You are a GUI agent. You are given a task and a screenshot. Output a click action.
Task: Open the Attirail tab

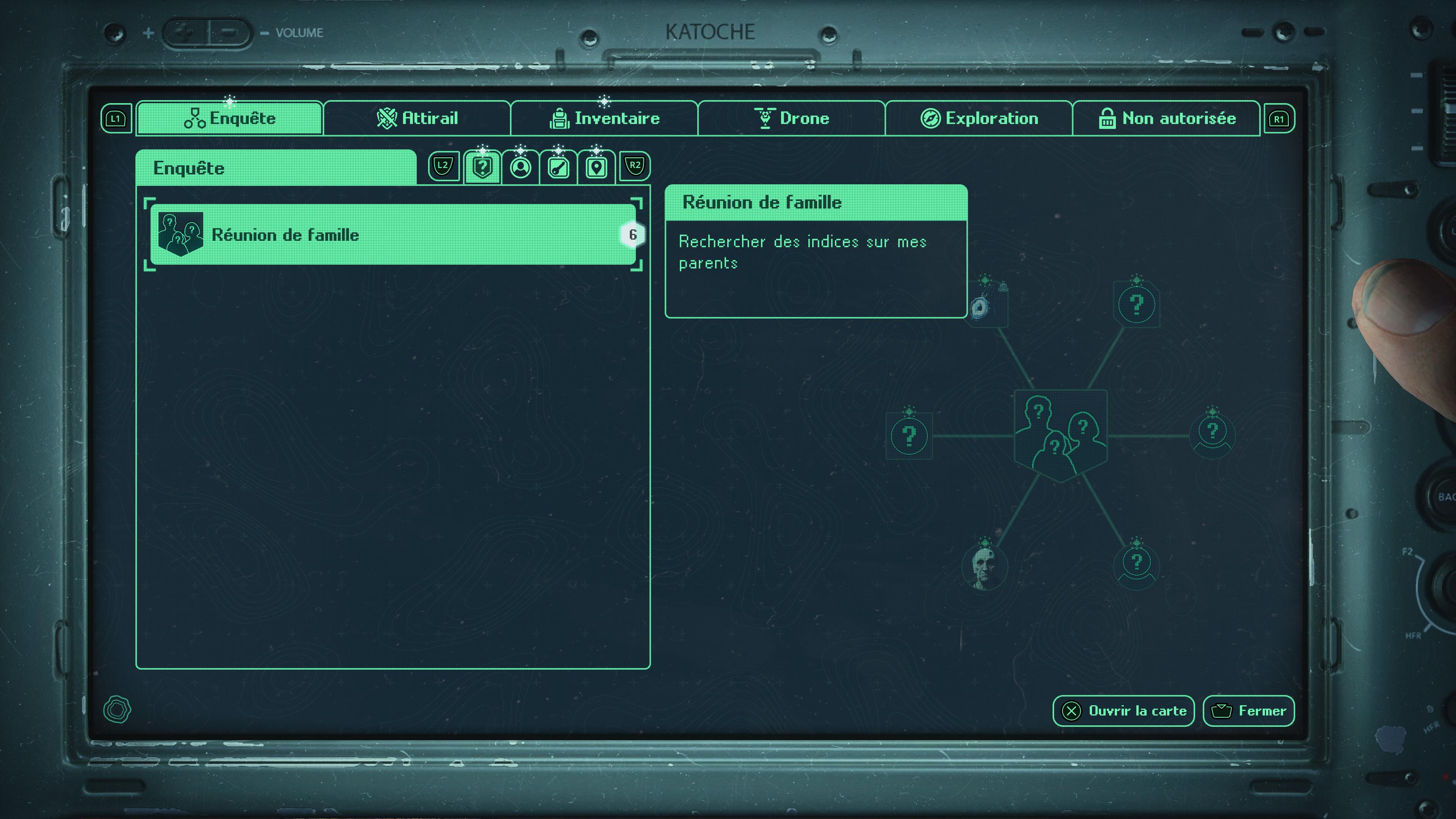(417, 119)
